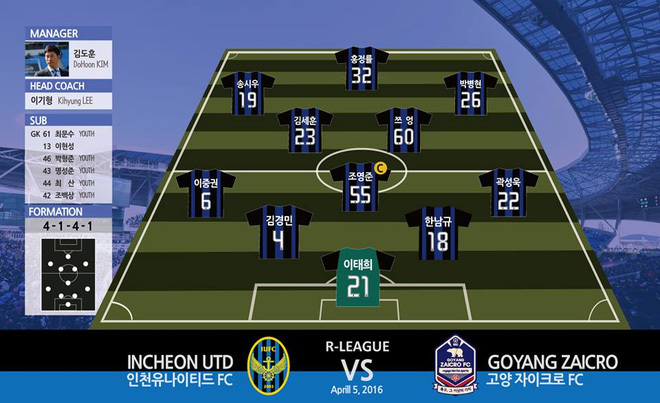
Task: Choose substitute number 13 in the SUB list
Action: coord(62,145)
